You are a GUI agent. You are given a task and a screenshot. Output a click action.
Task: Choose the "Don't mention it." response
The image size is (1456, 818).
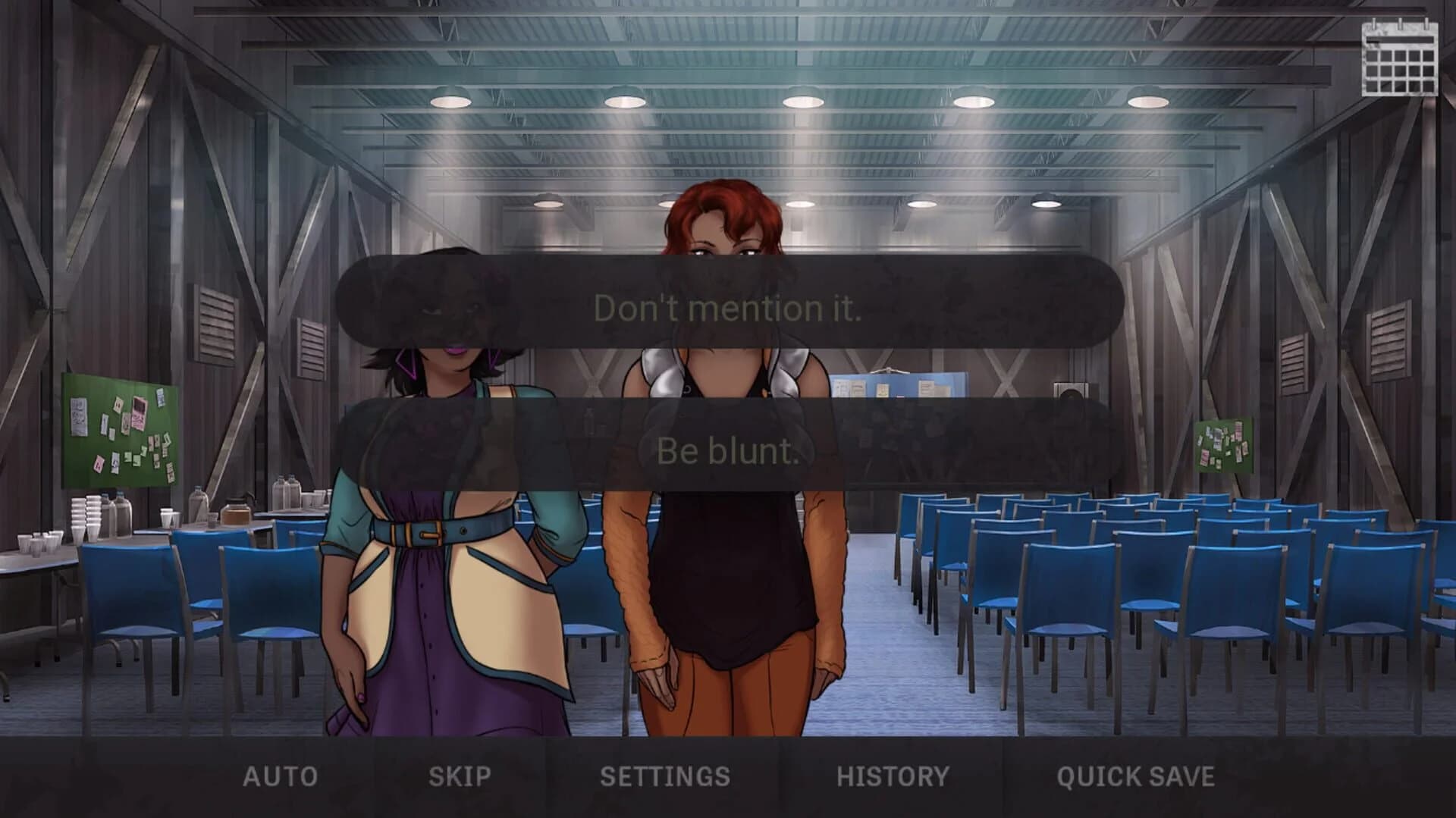point(728,308)
